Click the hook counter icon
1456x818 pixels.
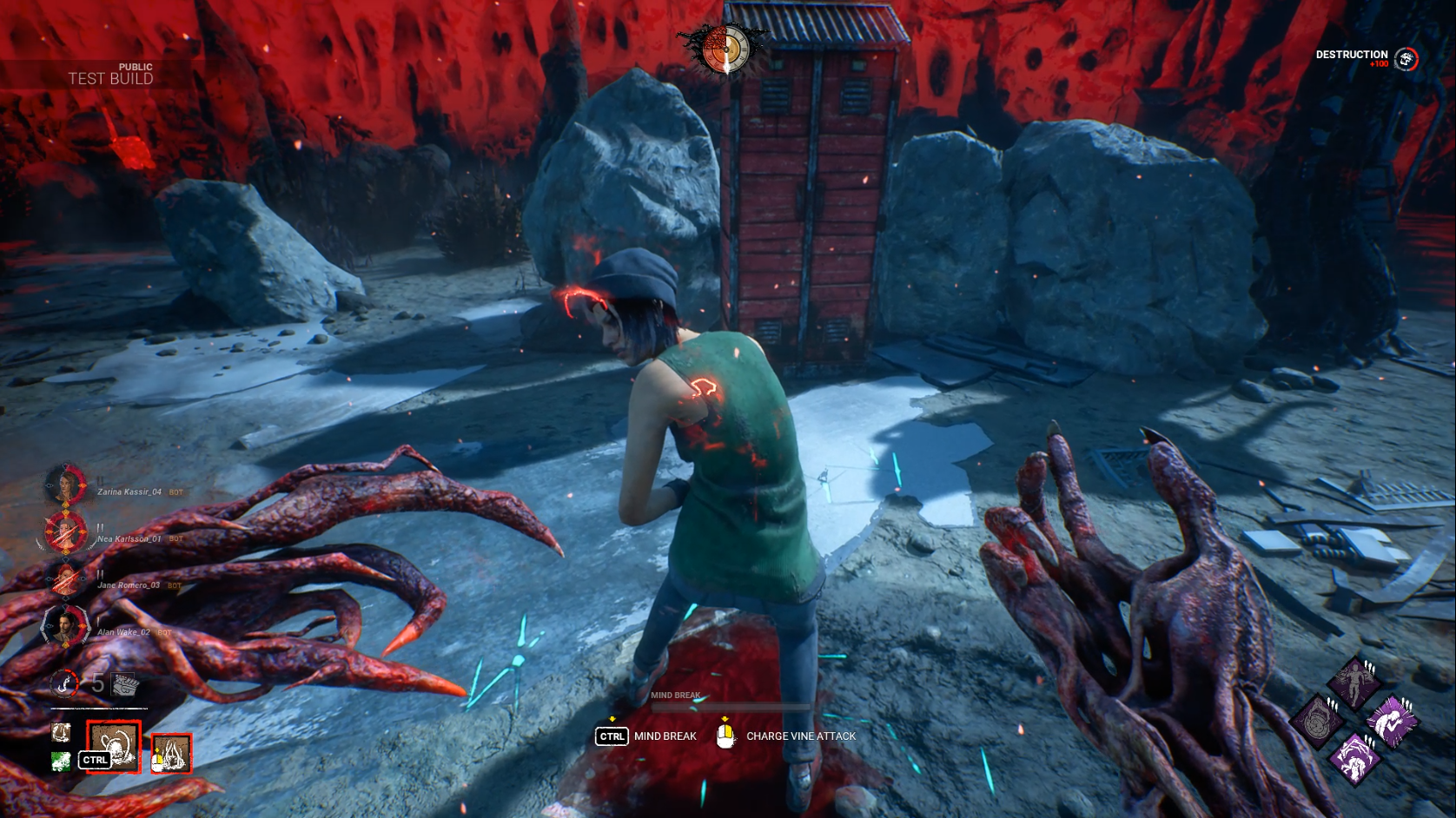tap(63, 683)
